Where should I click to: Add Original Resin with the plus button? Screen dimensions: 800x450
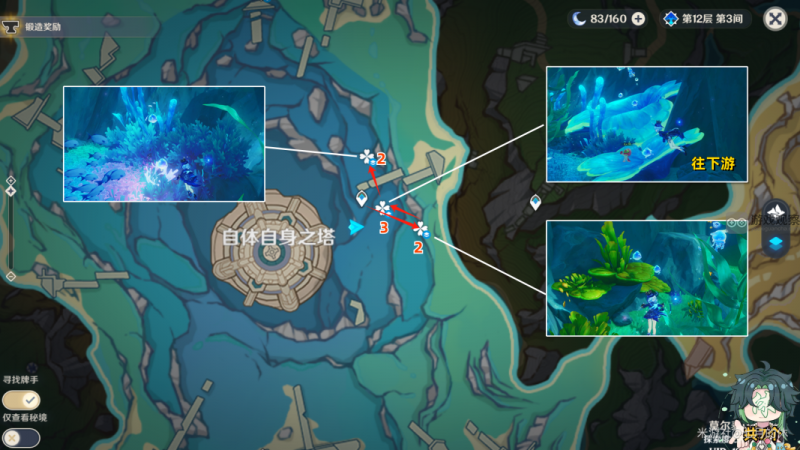coord(638,18)
